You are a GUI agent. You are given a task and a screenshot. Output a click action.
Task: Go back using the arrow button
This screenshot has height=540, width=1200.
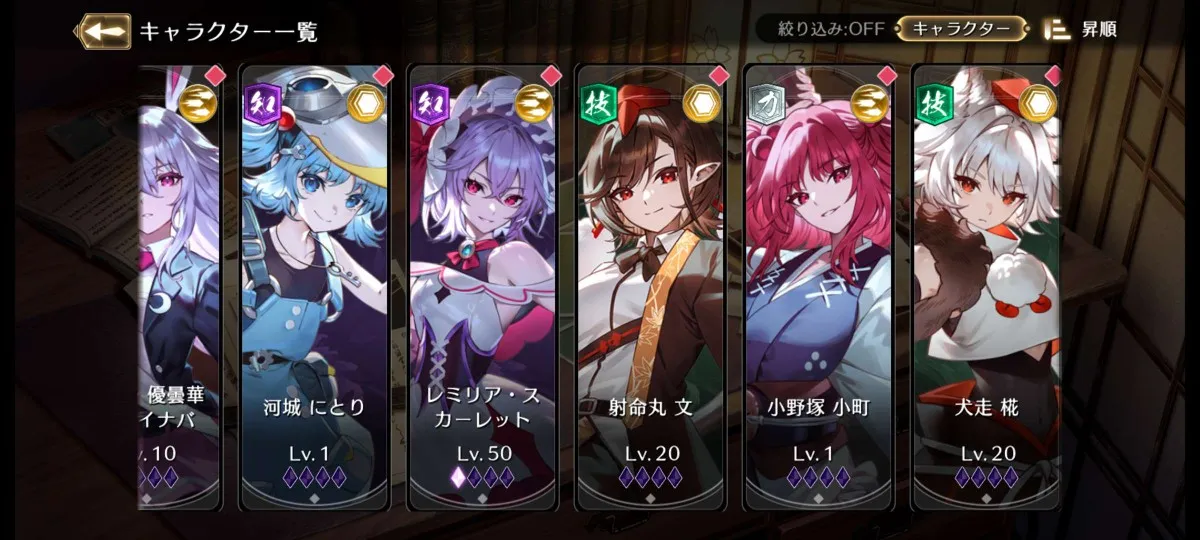[103, 31]
